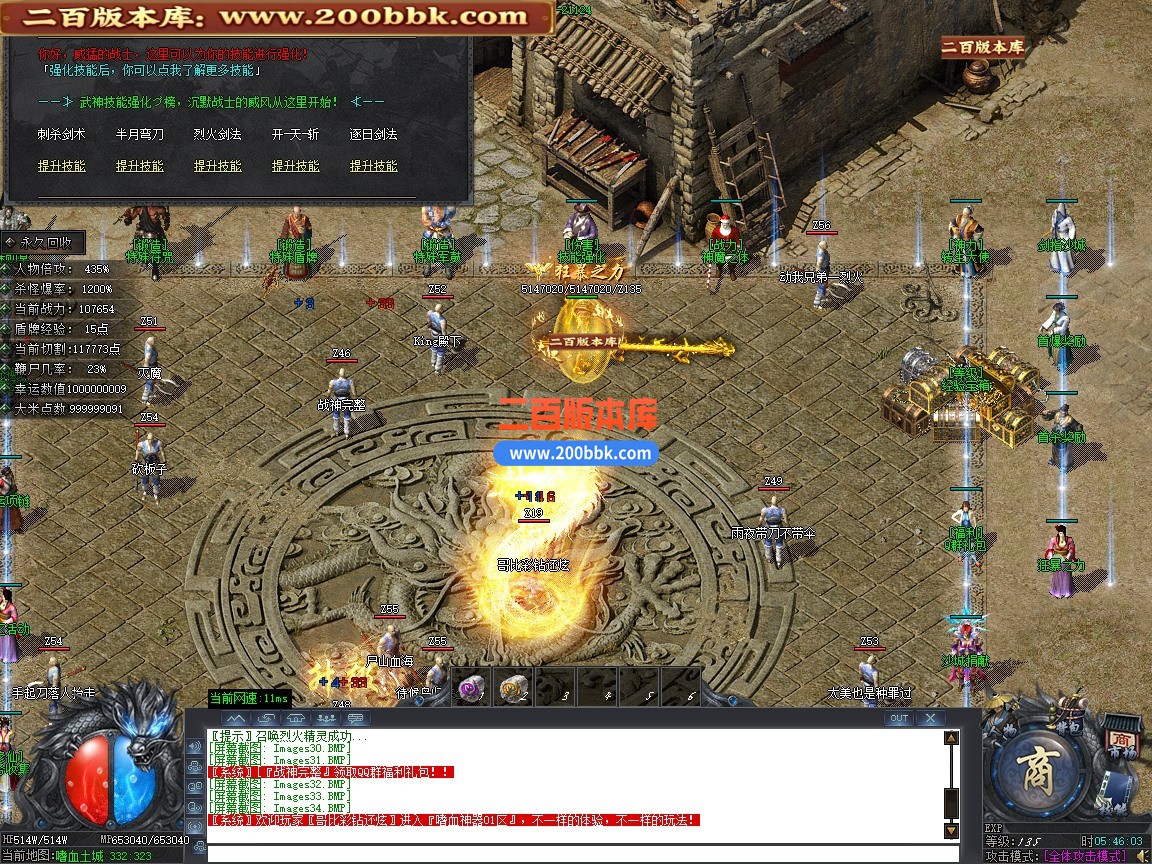Viewport: 1152px width, 864px height.
Task: Upgrade 逐日剑法 with its 提升技能 link
Action: 374,166
